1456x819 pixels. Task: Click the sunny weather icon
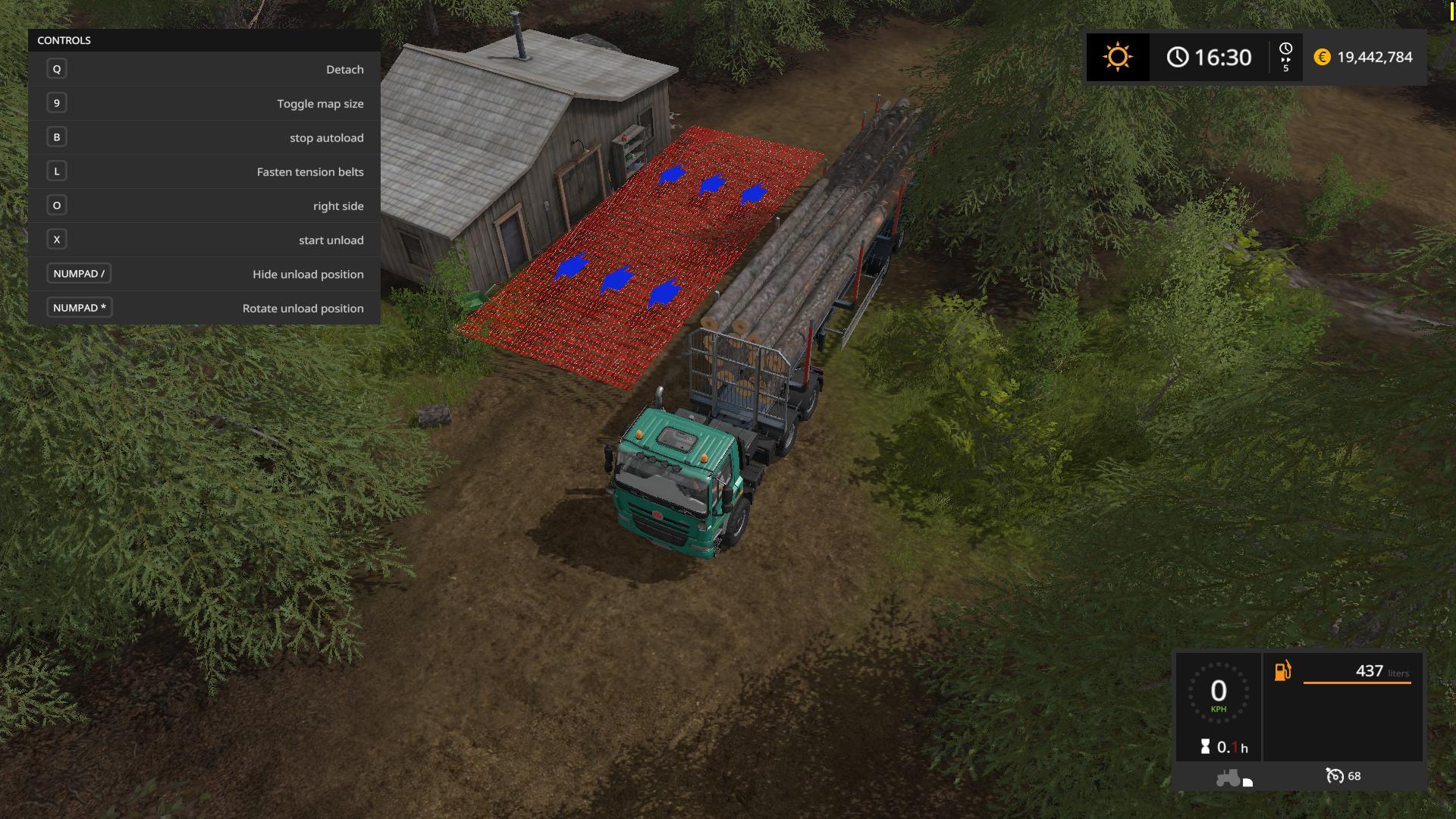click(x=1117, y=57)
